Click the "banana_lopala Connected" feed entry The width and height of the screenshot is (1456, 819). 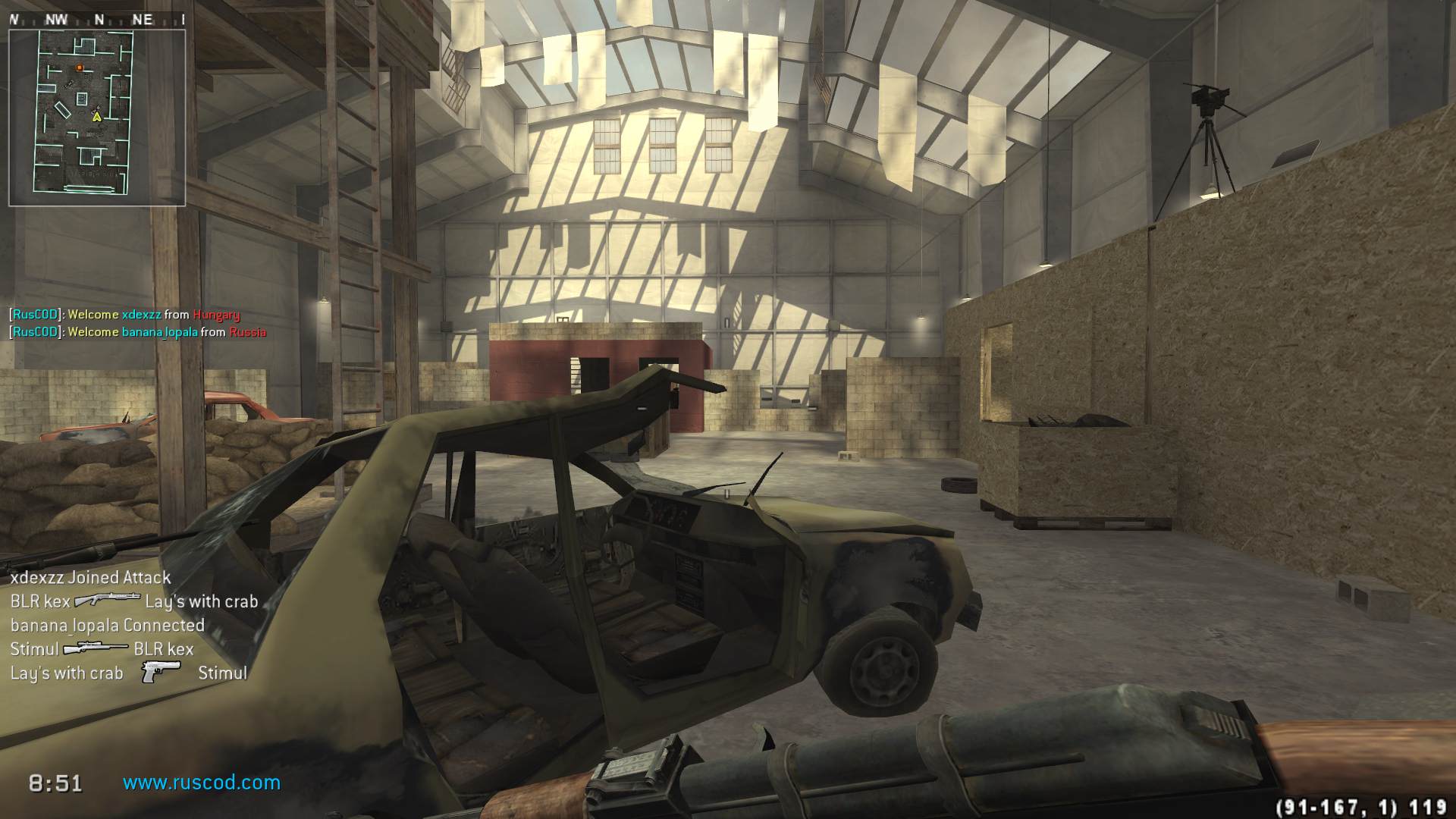[x=108, y=625]
